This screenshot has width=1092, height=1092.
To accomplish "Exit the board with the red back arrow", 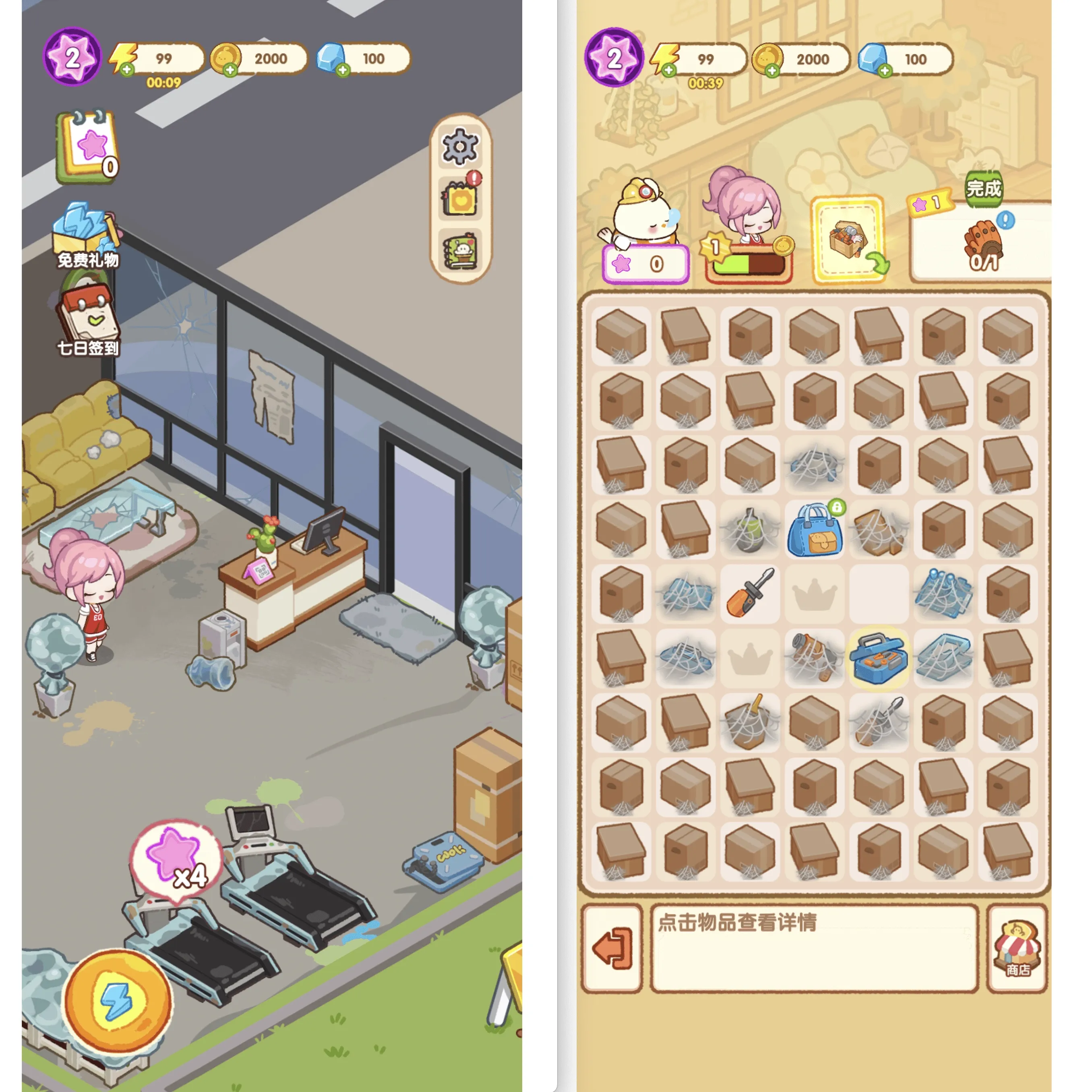I will pyautogui.click(x=613, y=948).
